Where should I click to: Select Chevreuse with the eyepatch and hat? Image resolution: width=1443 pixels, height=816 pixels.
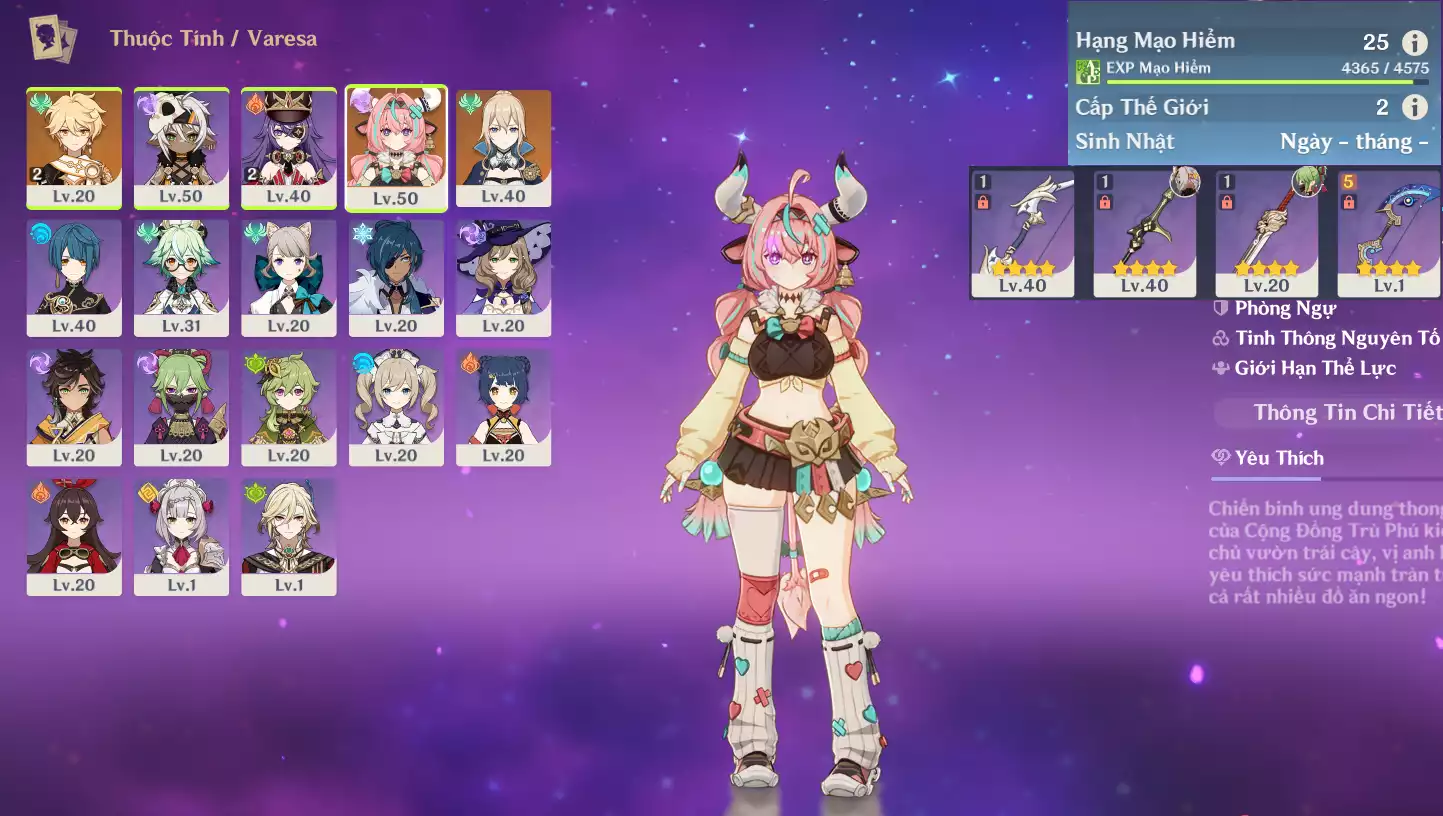pyautogui.click(x=289, y=147)
